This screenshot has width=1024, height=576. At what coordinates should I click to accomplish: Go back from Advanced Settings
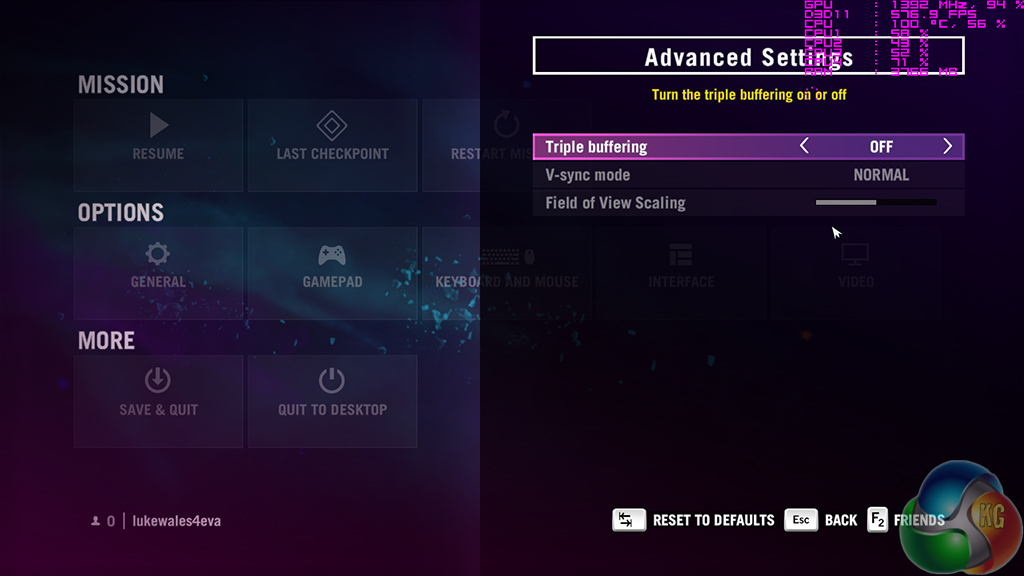(822, 520)
